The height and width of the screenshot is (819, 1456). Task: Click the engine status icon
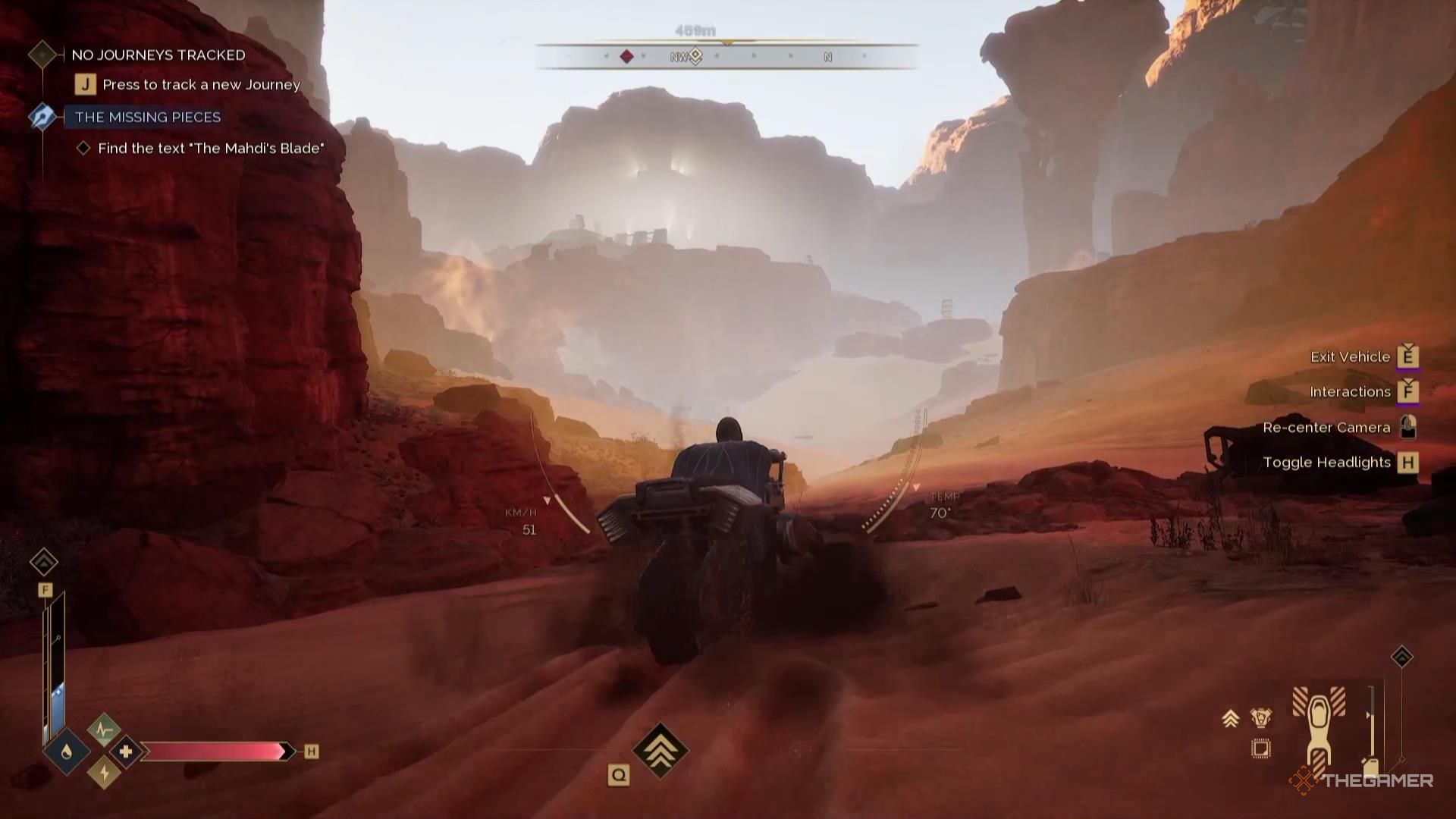[x=1261, y=717]
